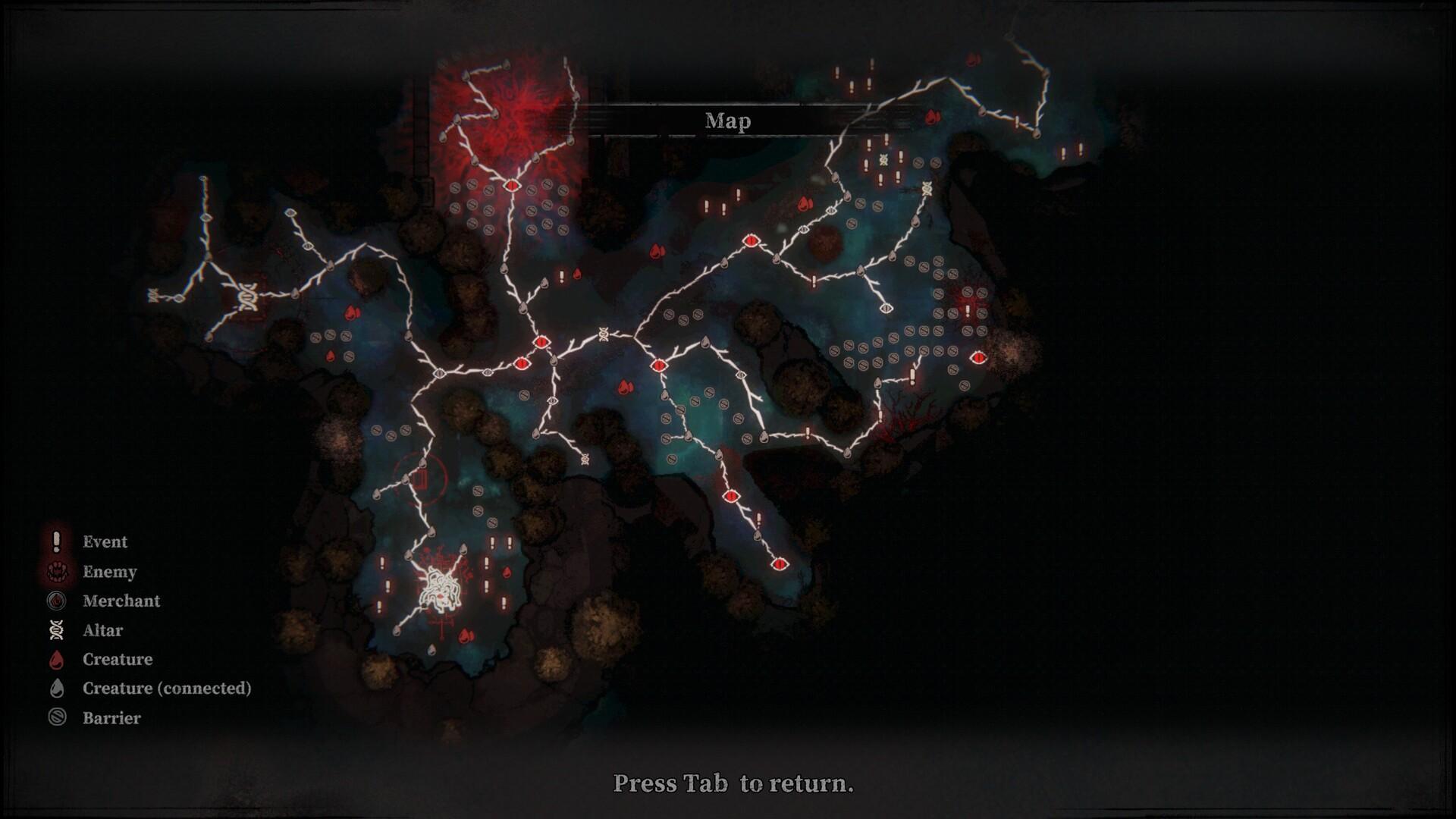
Task: Choose the Enemy legend entry
Action: coord(109,572)
